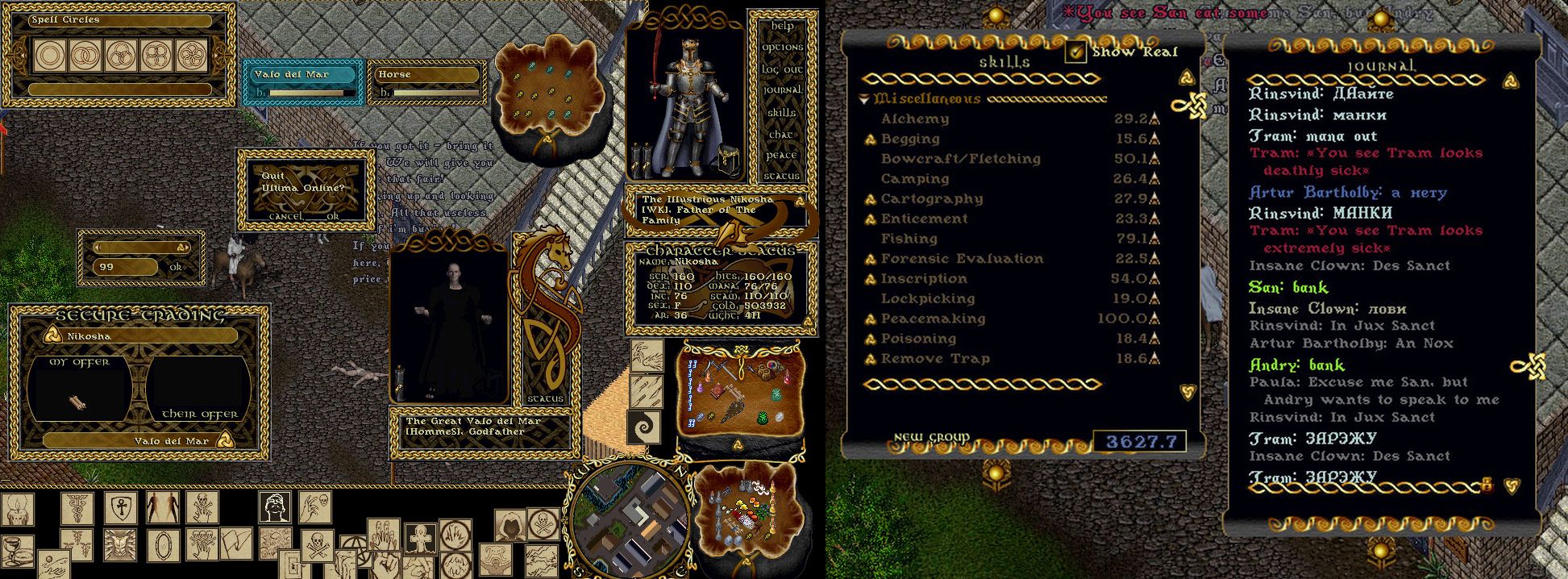Confirm ok in the Quit Ultima Online dialog
This screenshot has width=1568, height=579.
(333, 216)
